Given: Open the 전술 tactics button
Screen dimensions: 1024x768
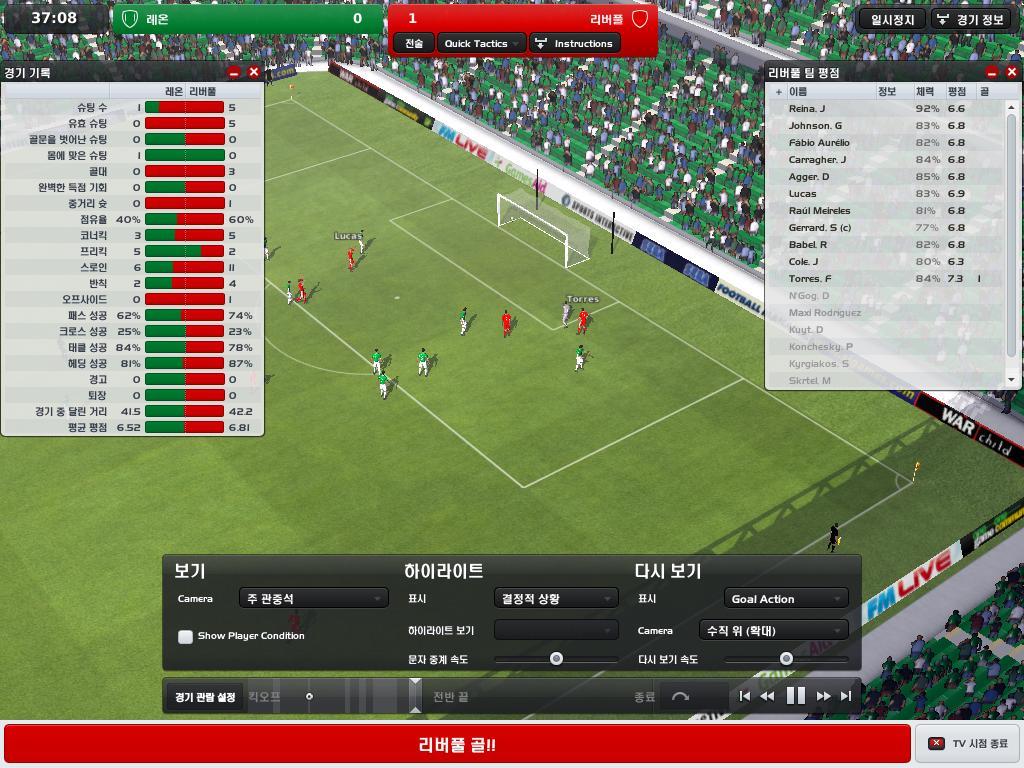Looking at the screenshot, I should pos(414,43).
